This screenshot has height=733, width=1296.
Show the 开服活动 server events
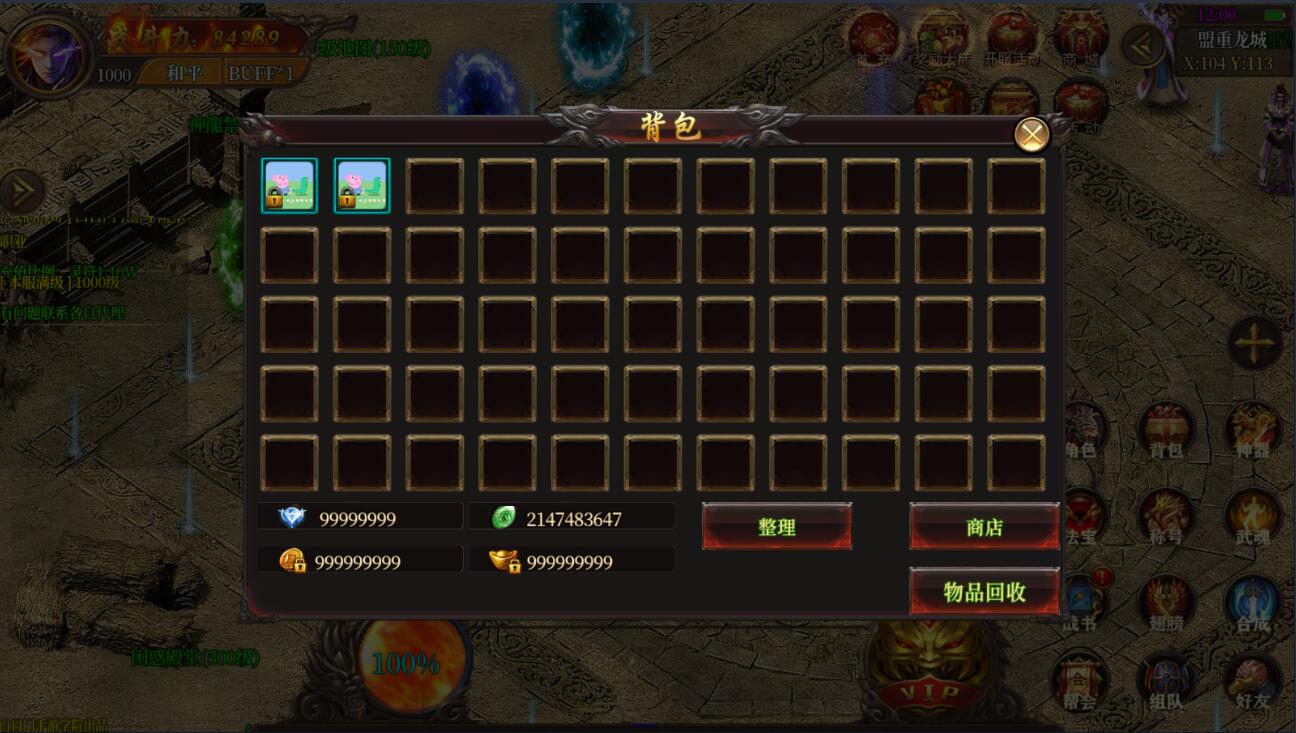point(1011,38)
